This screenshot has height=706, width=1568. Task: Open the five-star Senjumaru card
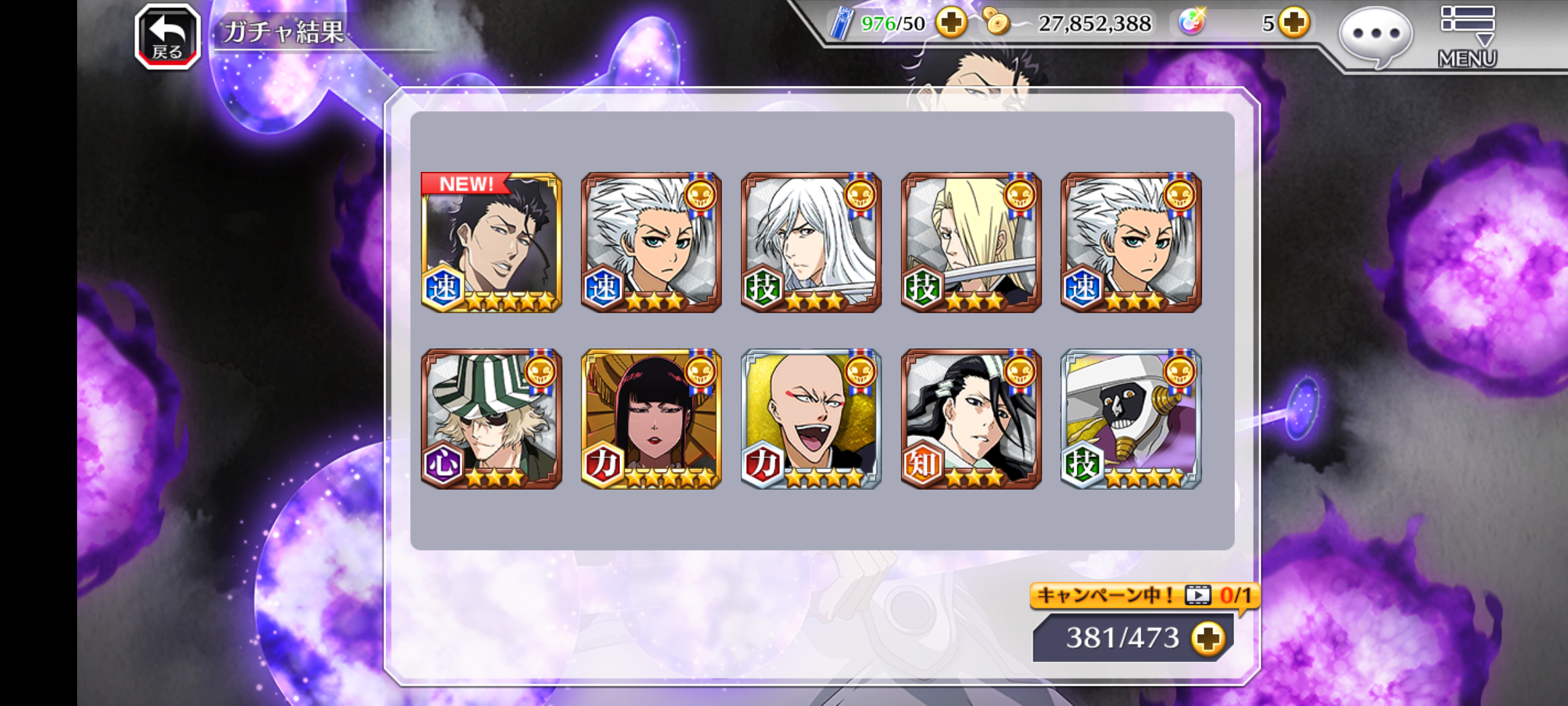pos(651,419)
